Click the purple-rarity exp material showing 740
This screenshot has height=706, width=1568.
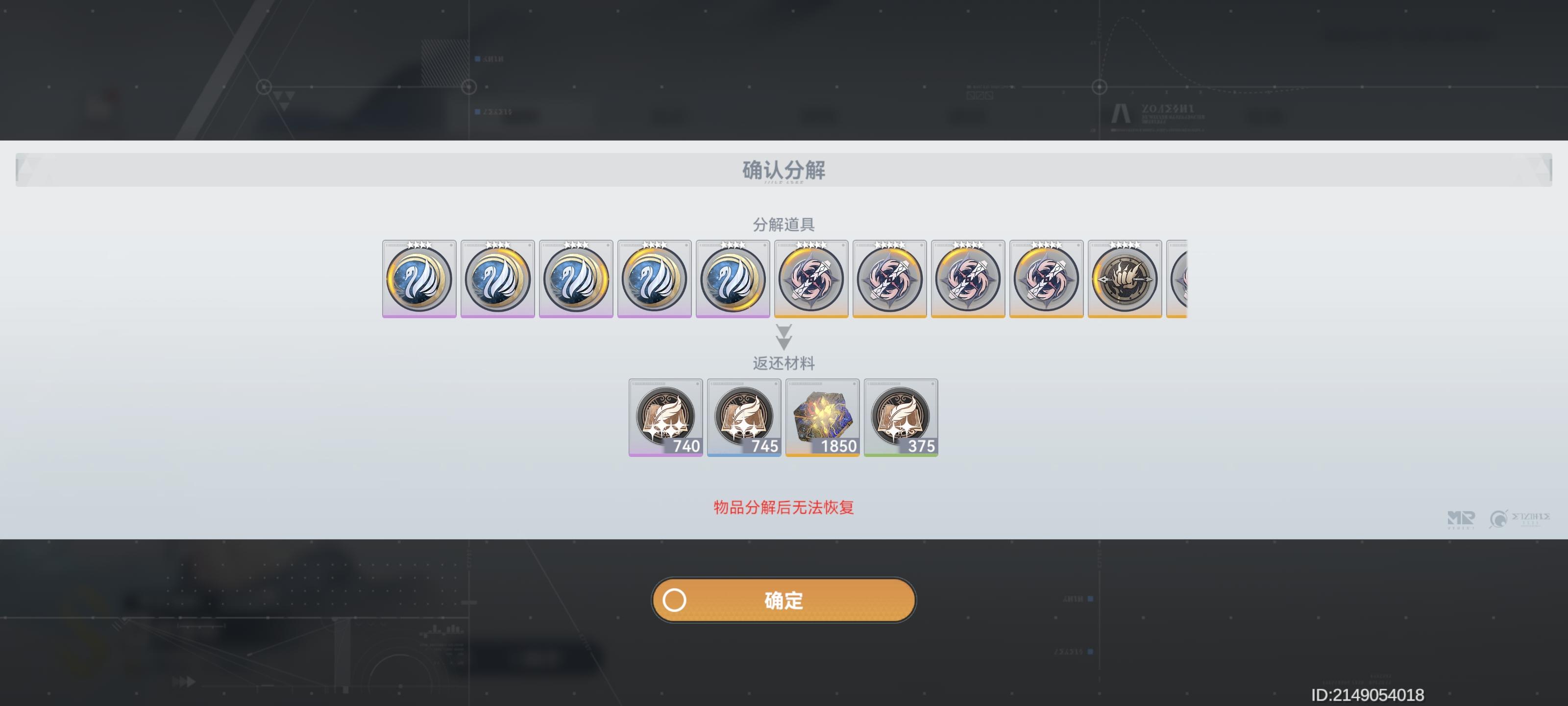pos(665,417)
